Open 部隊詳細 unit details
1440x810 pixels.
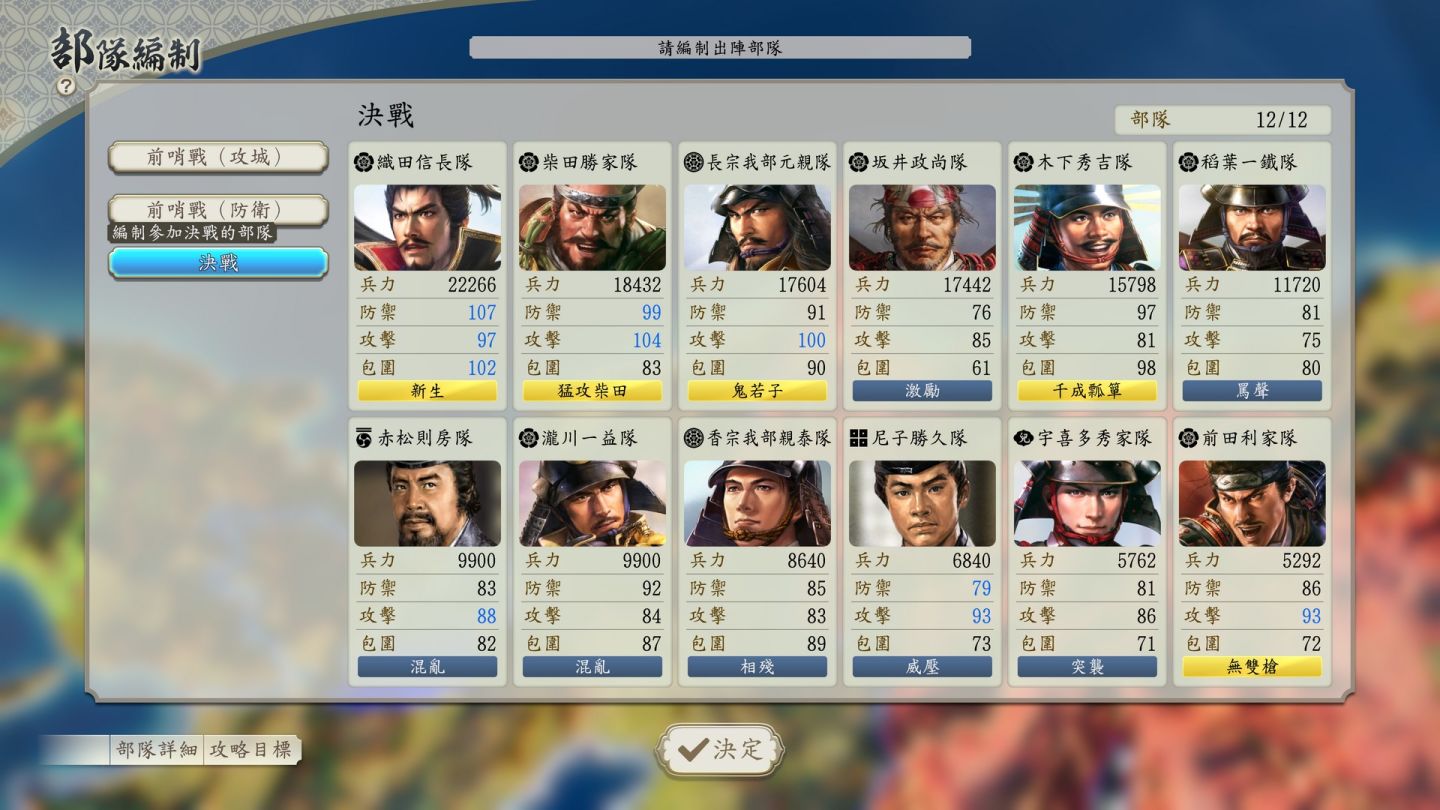156,750
